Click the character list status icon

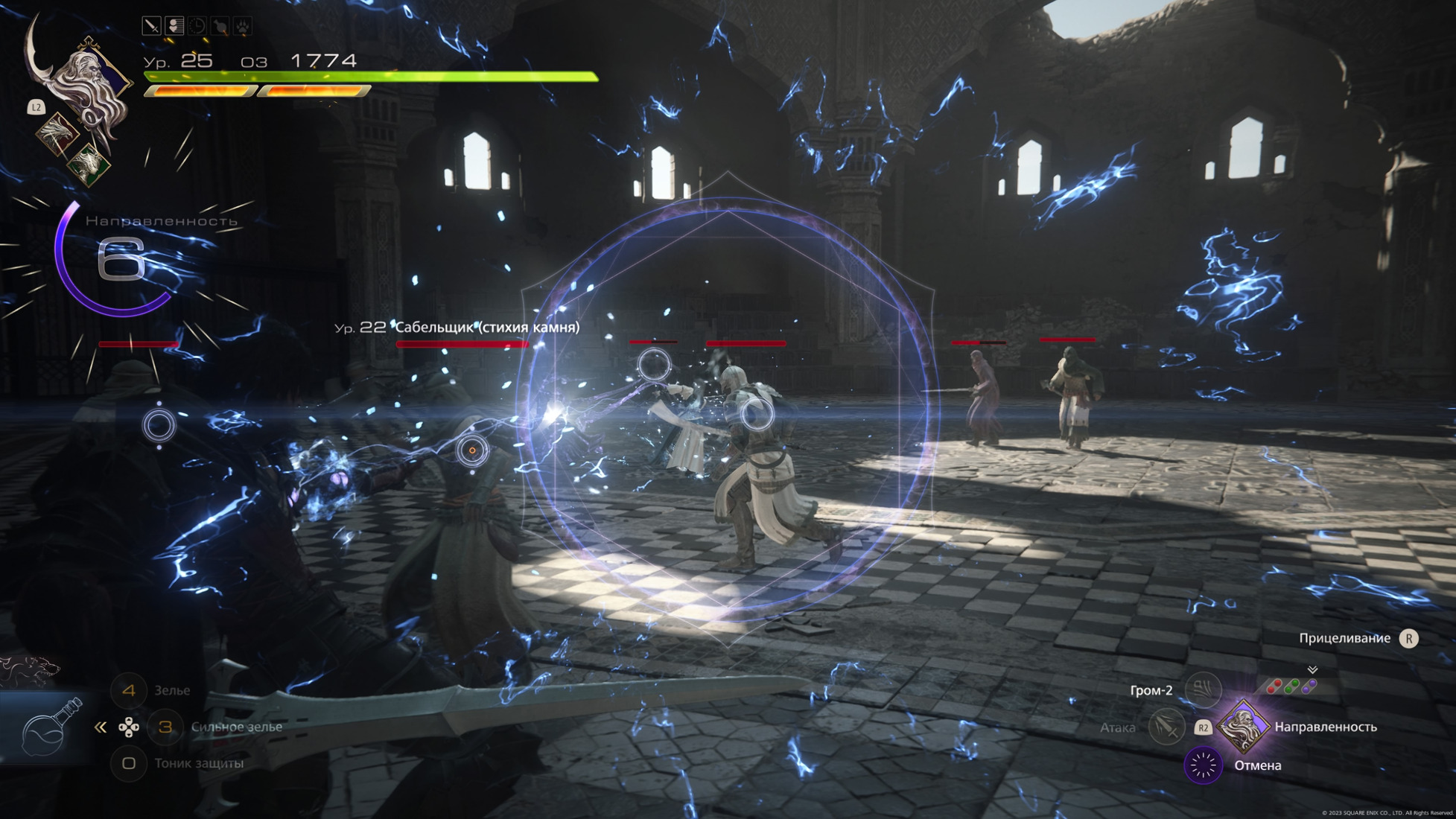(174, 26)
